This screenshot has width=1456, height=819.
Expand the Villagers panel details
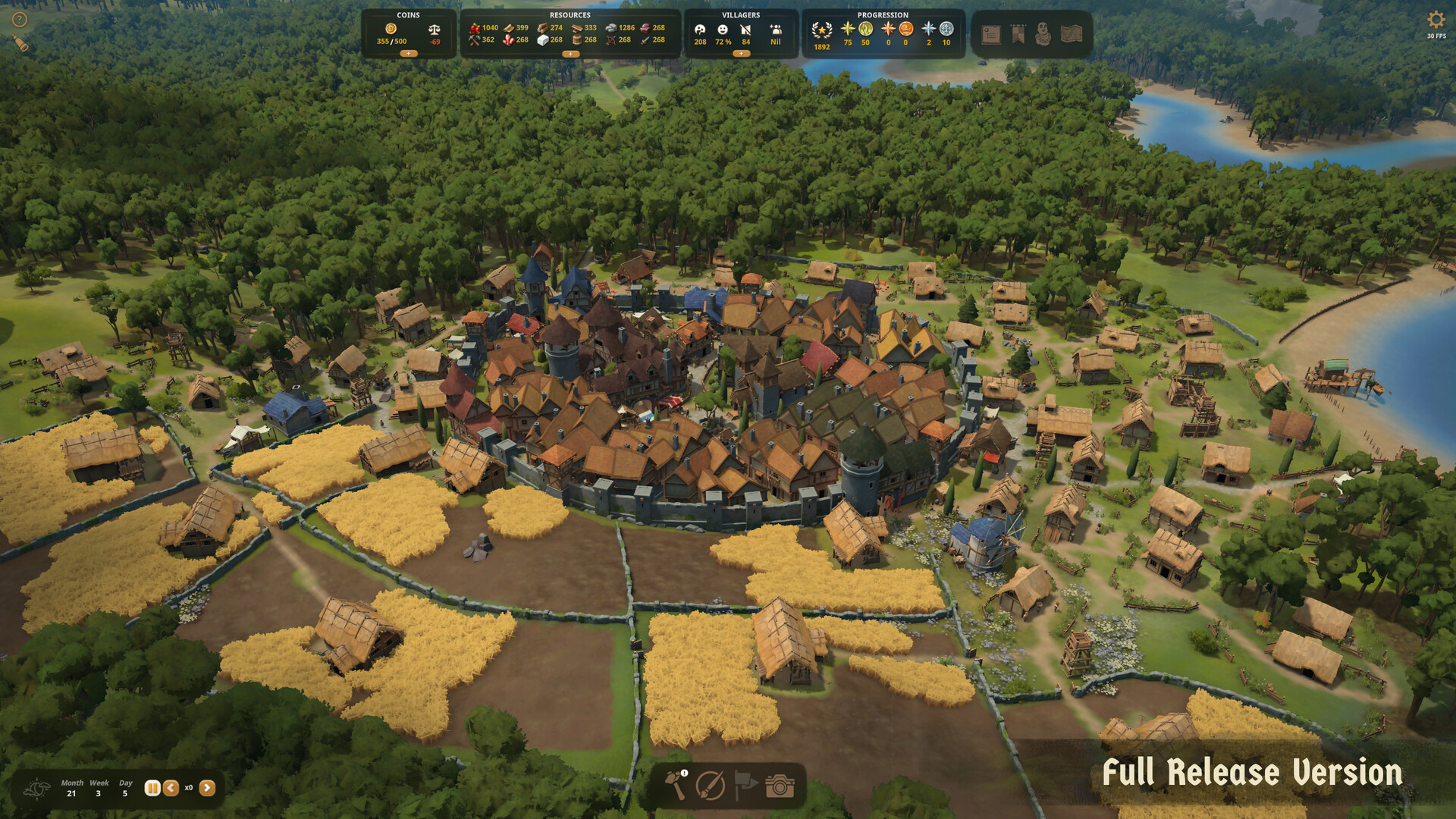(742, 53)
